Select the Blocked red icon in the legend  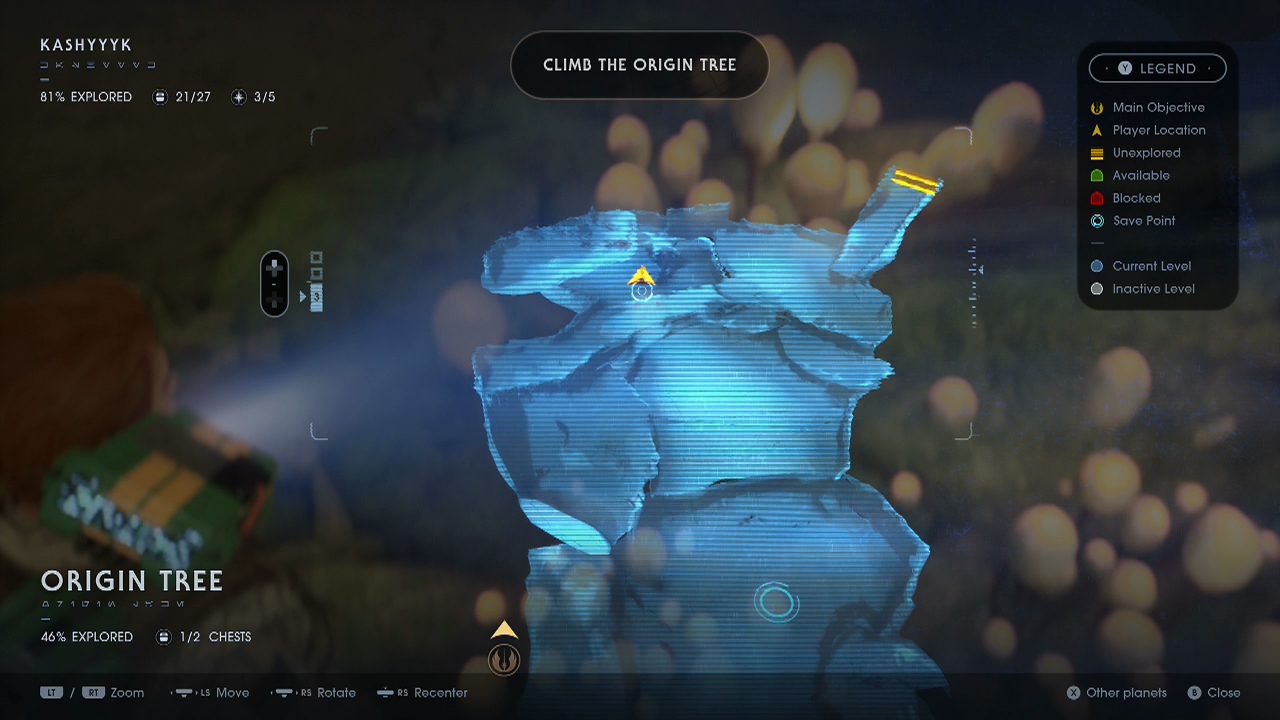coord(1097,198)
